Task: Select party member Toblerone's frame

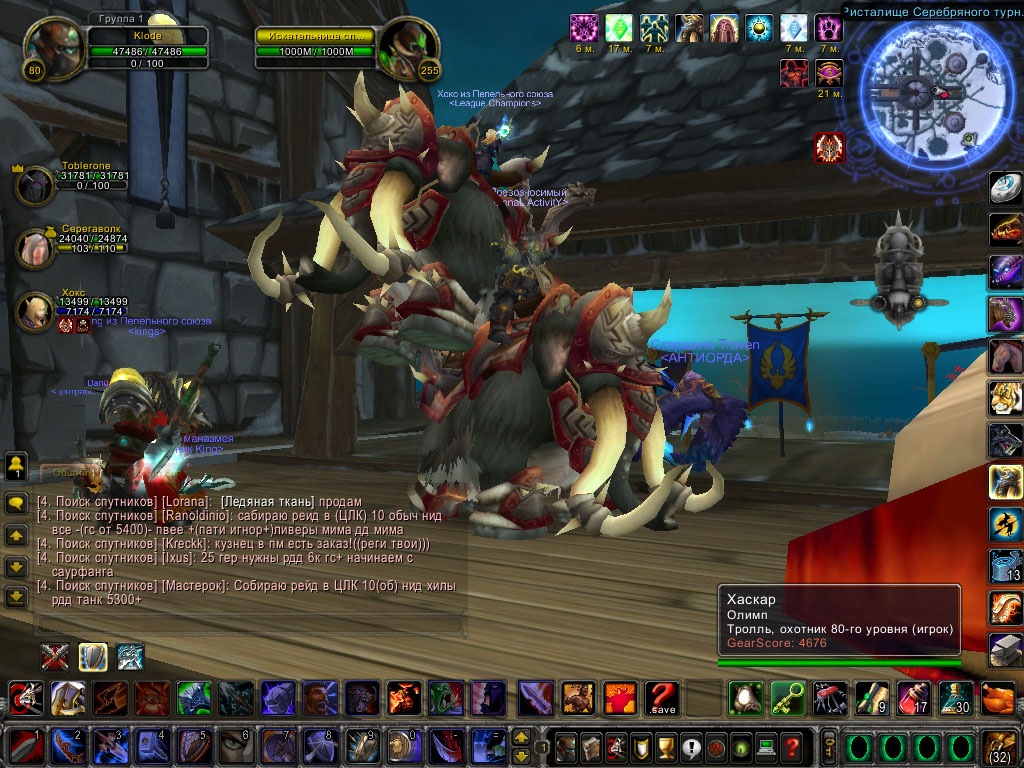Action: (x=36, y=186)
